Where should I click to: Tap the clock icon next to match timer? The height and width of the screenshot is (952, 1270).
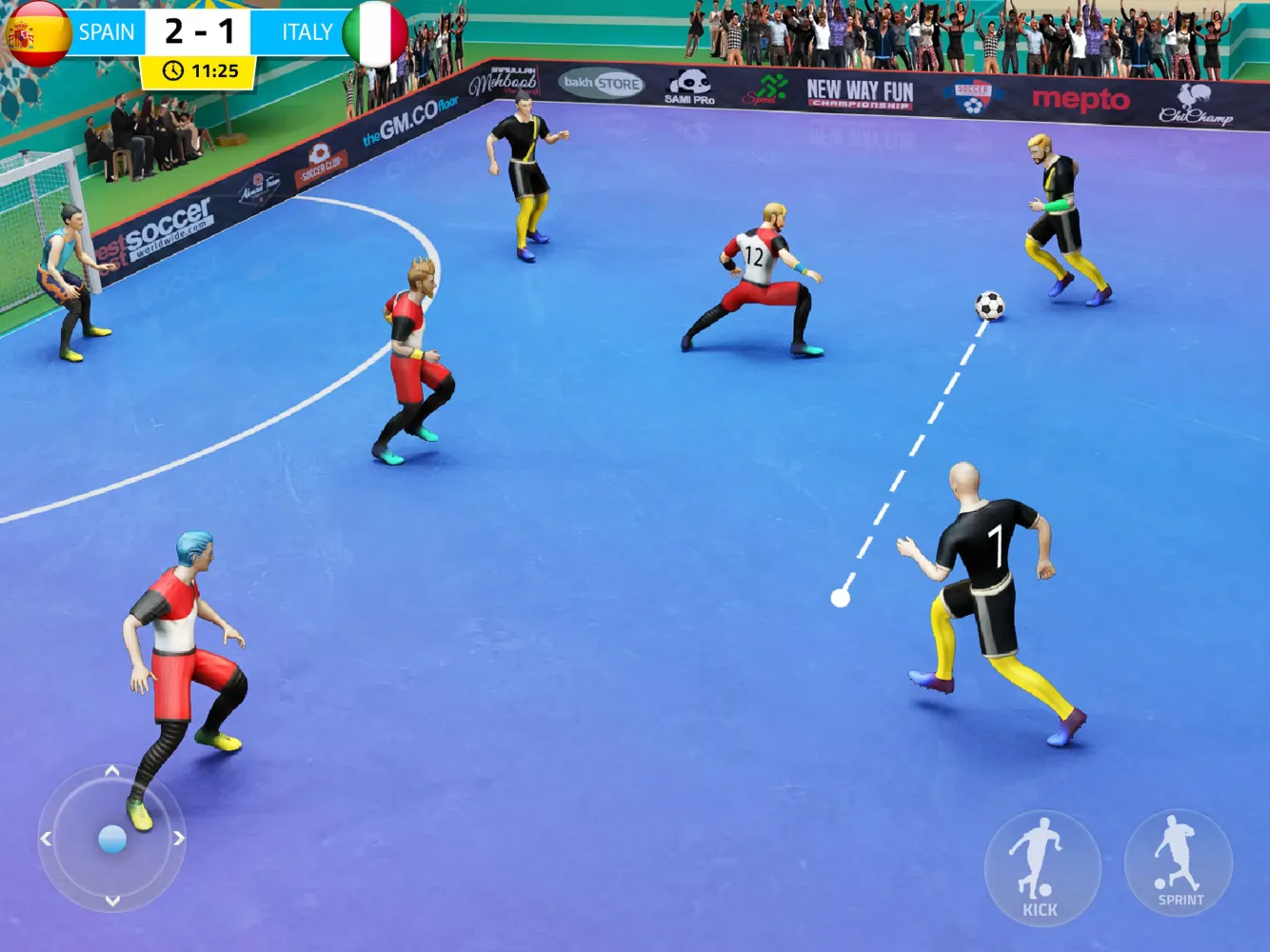[x=171, y=68]
